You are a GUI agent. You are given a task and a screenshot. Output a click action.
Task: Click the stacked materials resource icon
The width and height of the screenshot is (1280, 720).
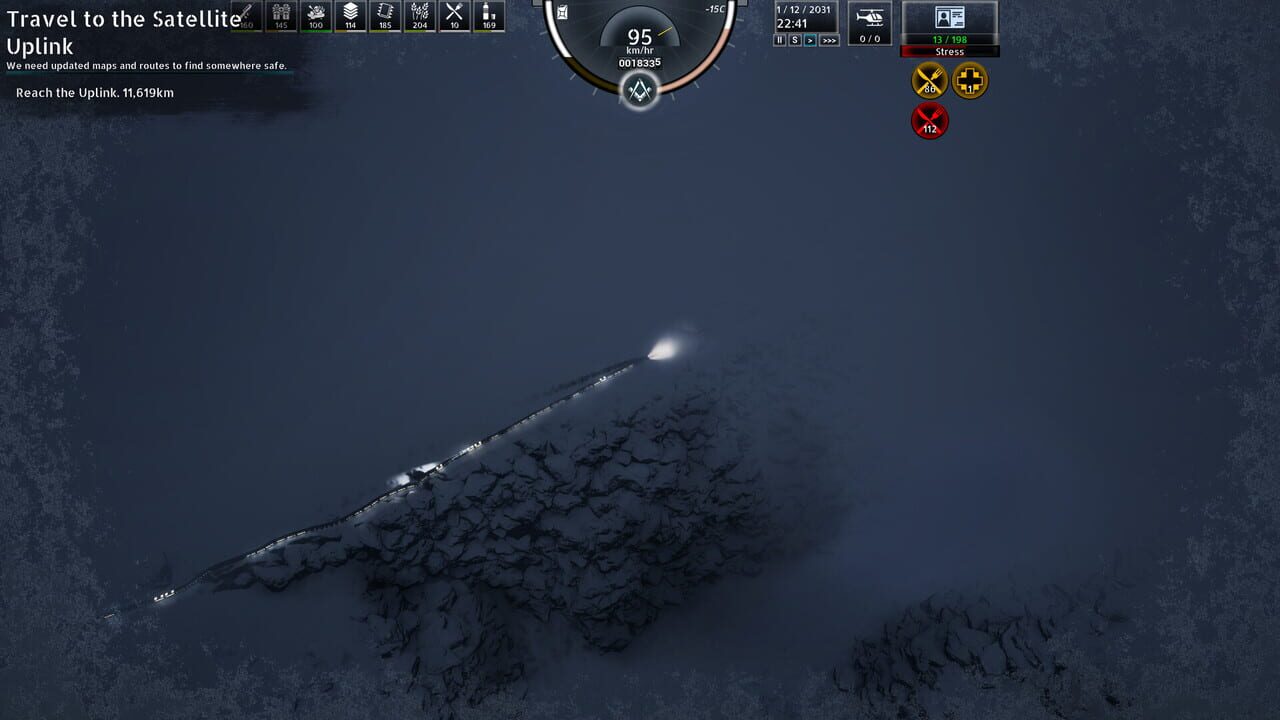pos(351,15)
